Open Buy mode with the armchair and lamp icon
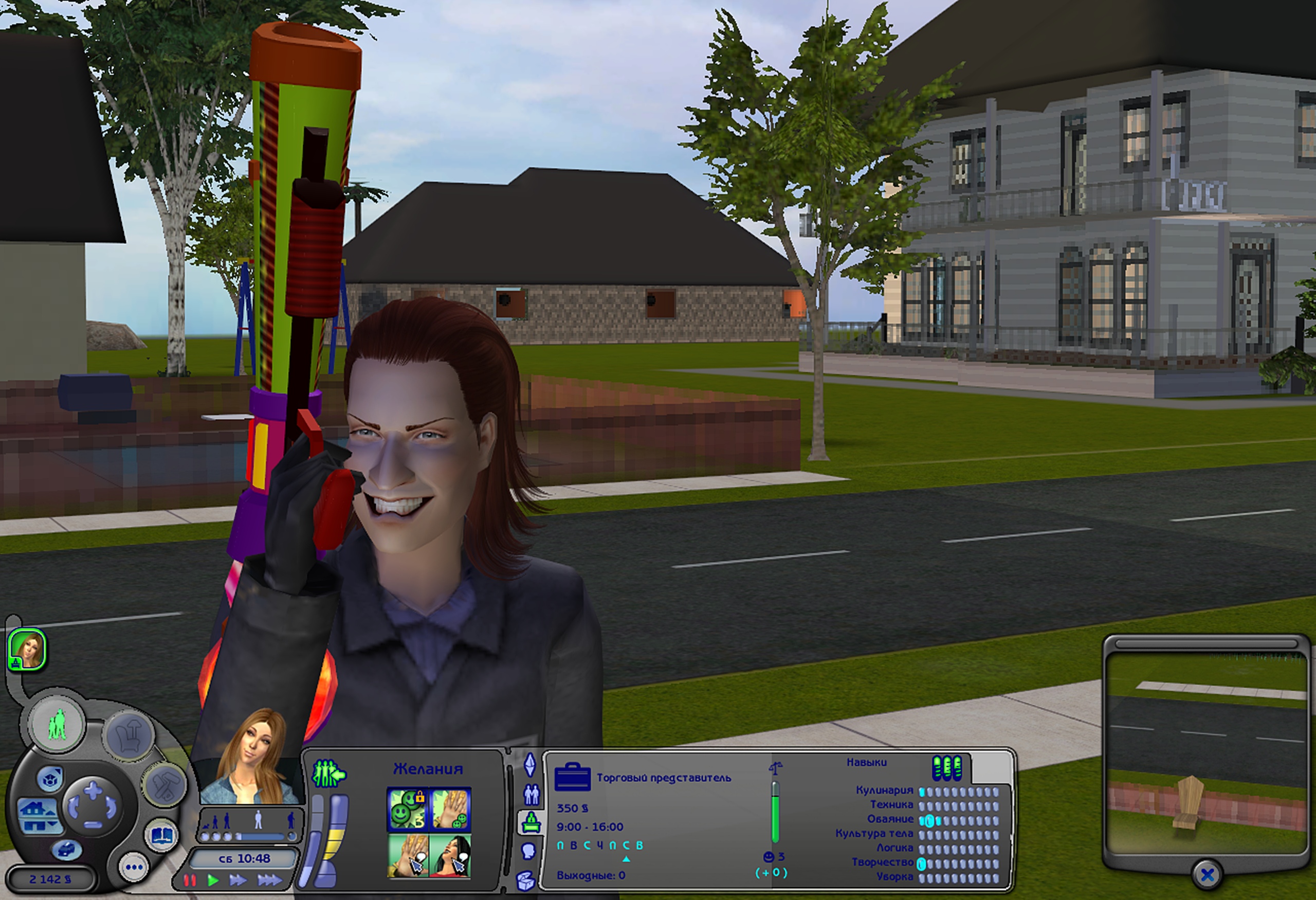Image resolution: width=1316 pixels, height=900 pixels. [129, 737]
